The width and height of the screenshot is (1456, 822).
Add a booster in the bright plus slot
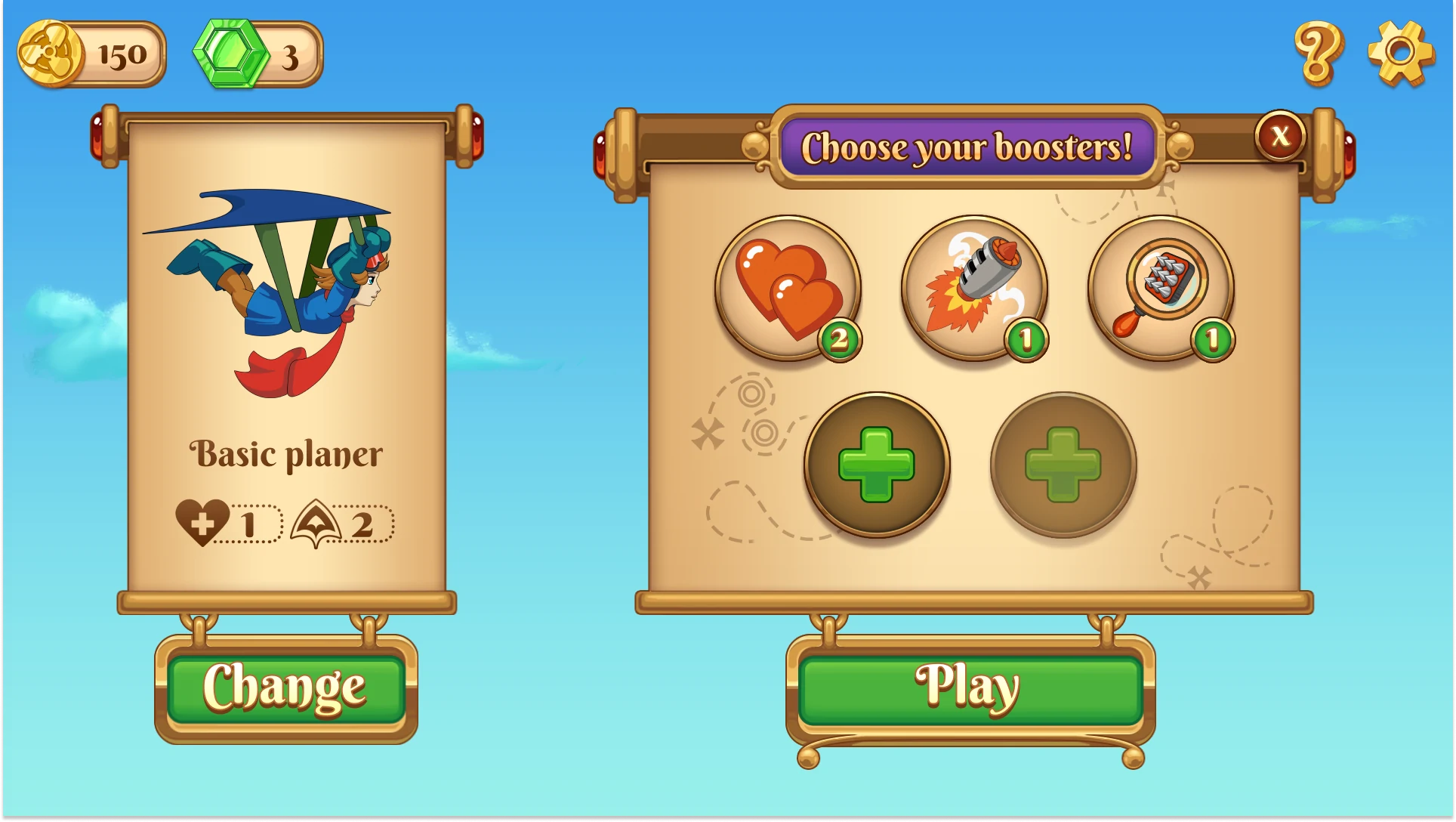(x=877, y=464)
